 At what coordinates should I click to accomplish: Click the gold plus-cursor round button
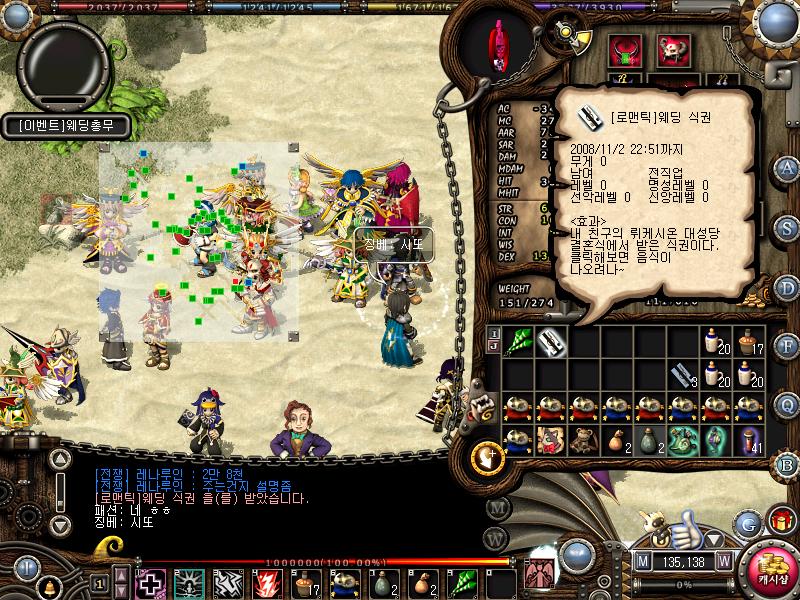(x=487, y=457)
